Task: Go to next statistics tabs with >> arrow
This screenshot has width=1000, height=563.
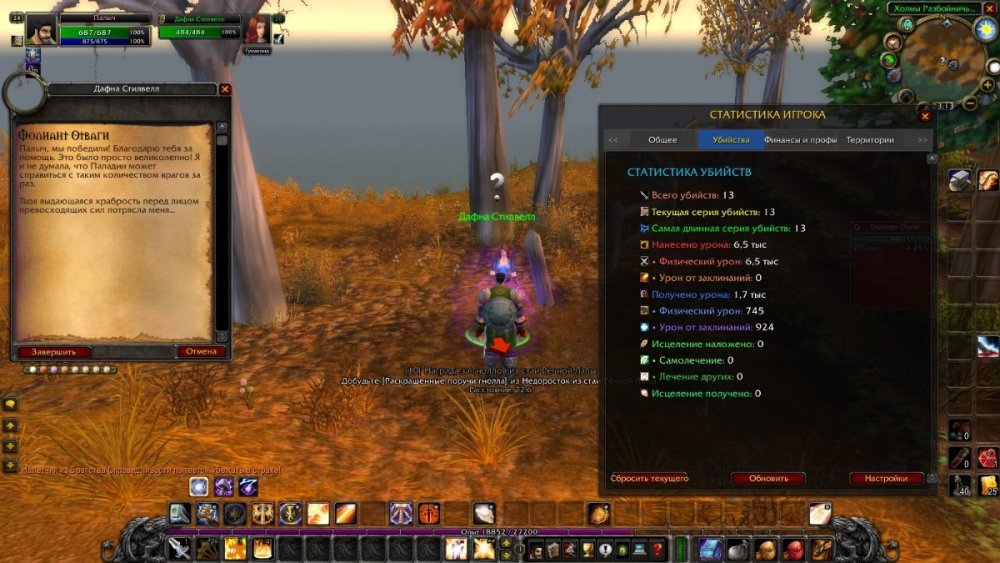Action: pyautogui.click(x=922, y=140)
